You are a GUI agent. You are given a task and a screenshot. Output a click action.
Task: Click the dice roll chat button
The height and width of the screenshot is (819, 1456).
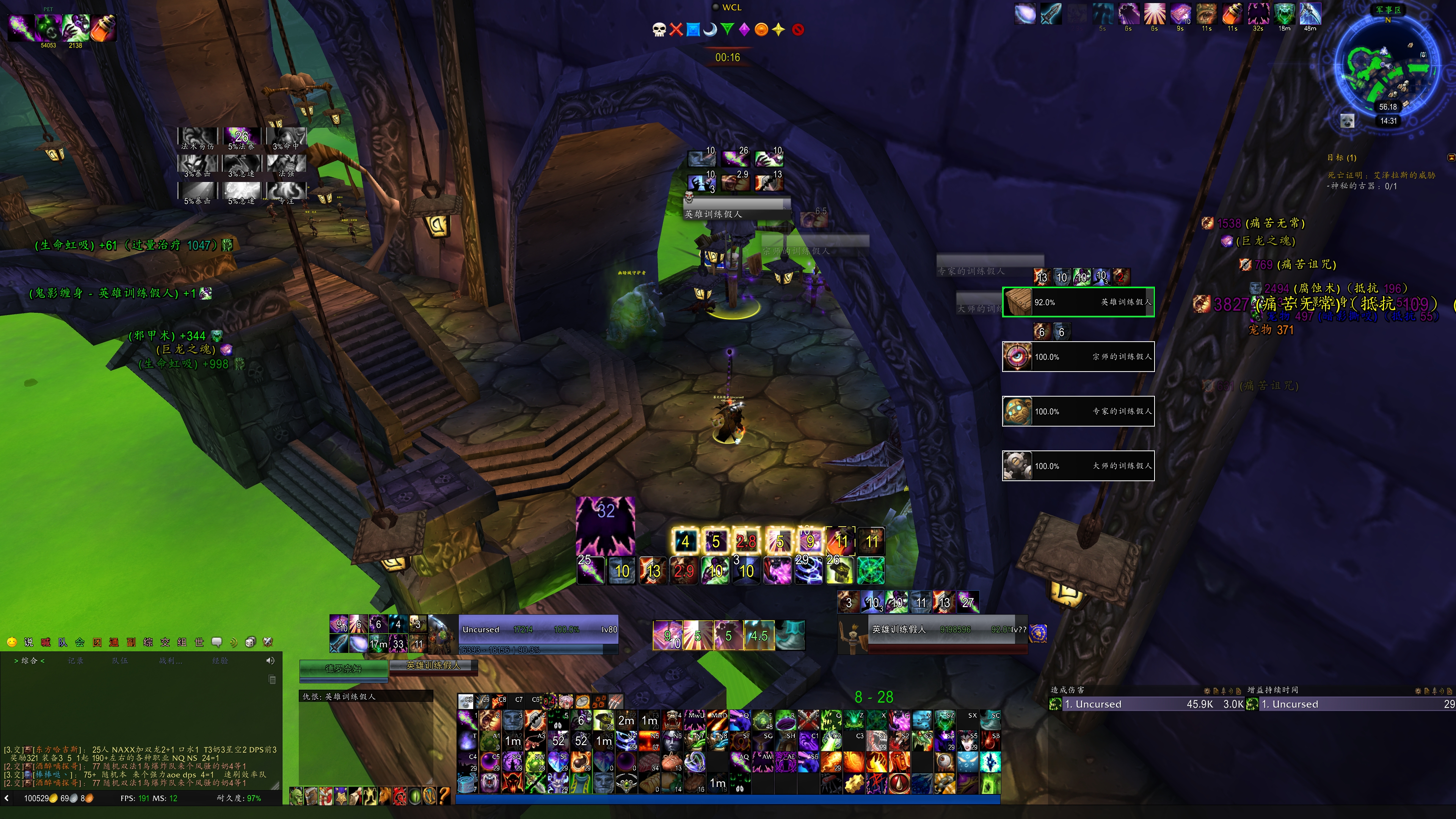(250, 642)
